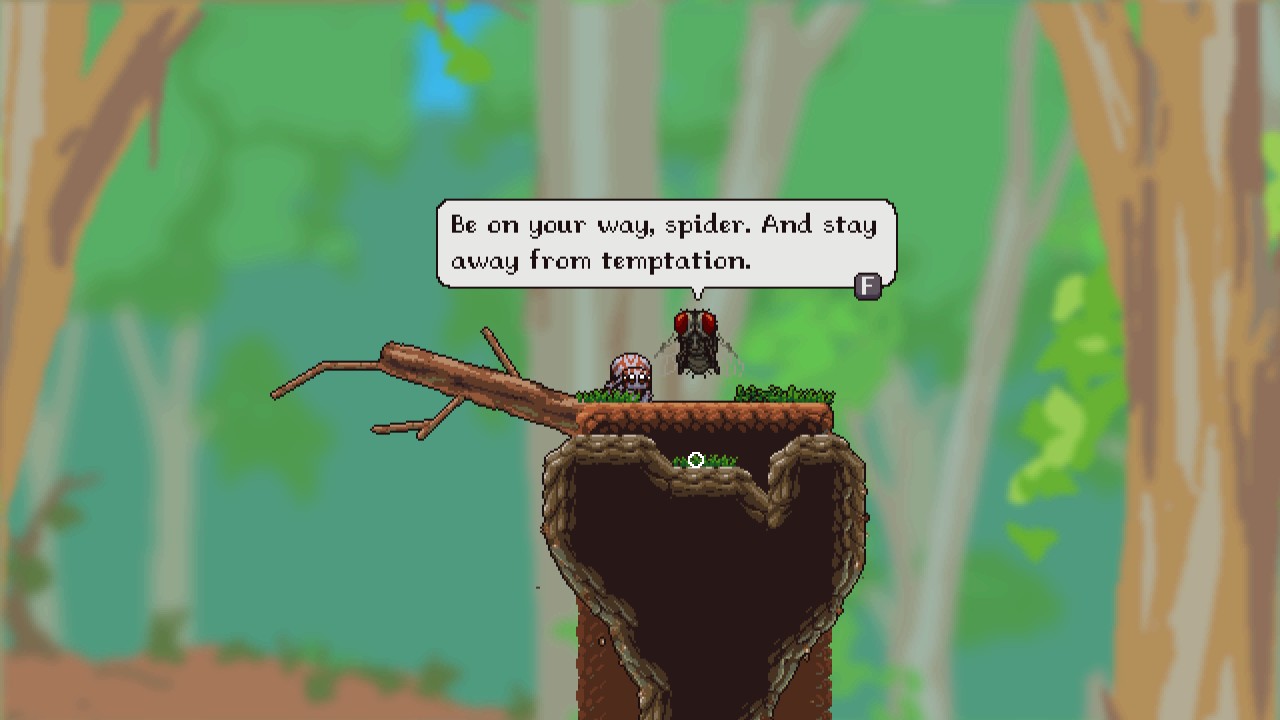Image resolution: width=1280 pixels, height=720 pixels.
Task: Click the crosshair aiming reticle
Action: 696,459
